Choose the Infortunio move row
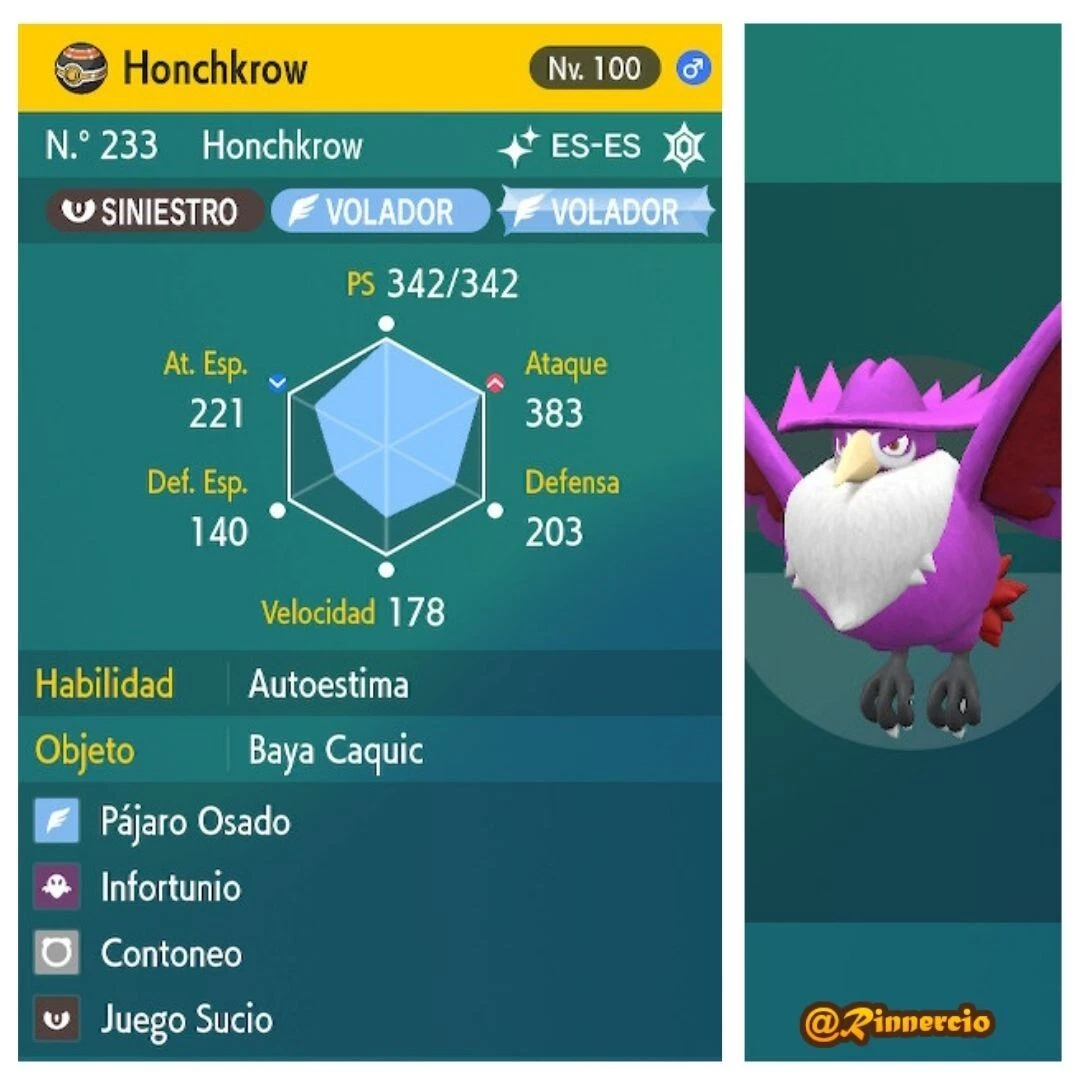Screen dimensions: 1080x1080 (170, 887)
